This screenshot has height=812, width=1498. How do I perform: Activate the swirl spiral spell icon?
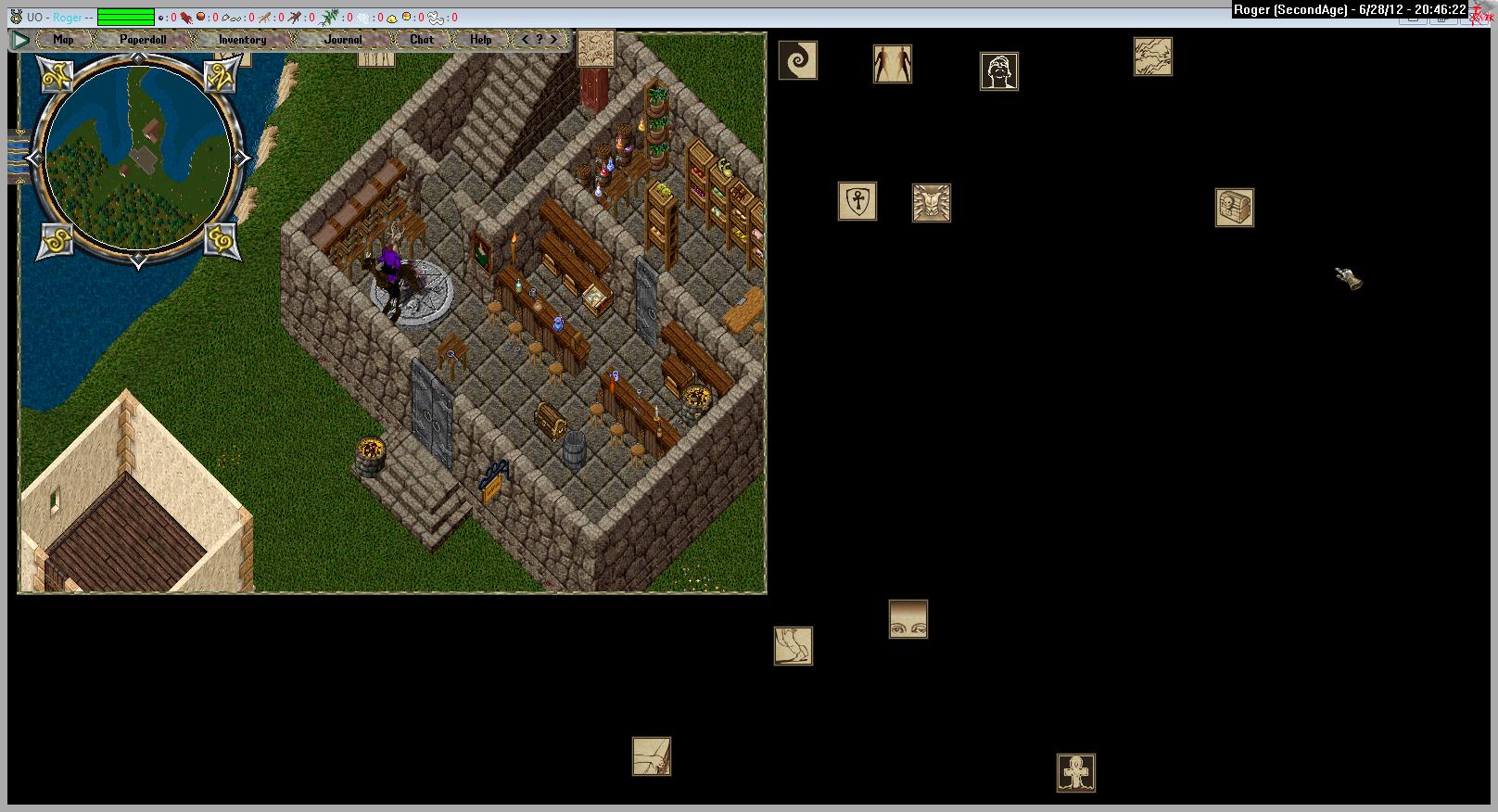point(797,61)
